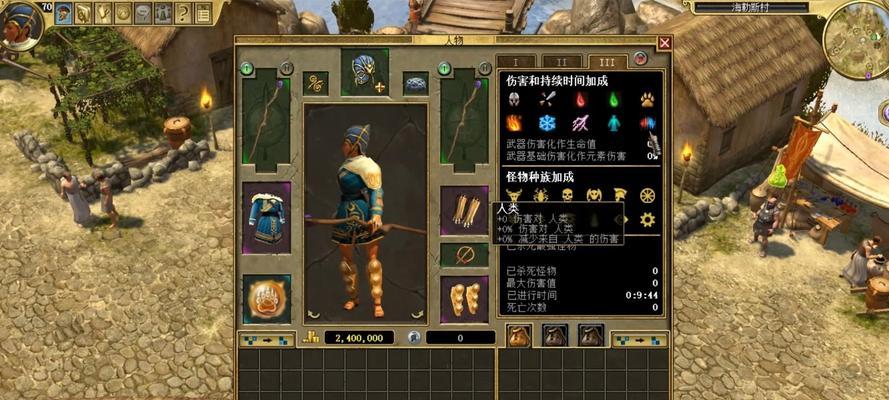Select the snowflake cold damage icon
The width and height of the screenshot is (889, 400).
click(x=547, y=123)
